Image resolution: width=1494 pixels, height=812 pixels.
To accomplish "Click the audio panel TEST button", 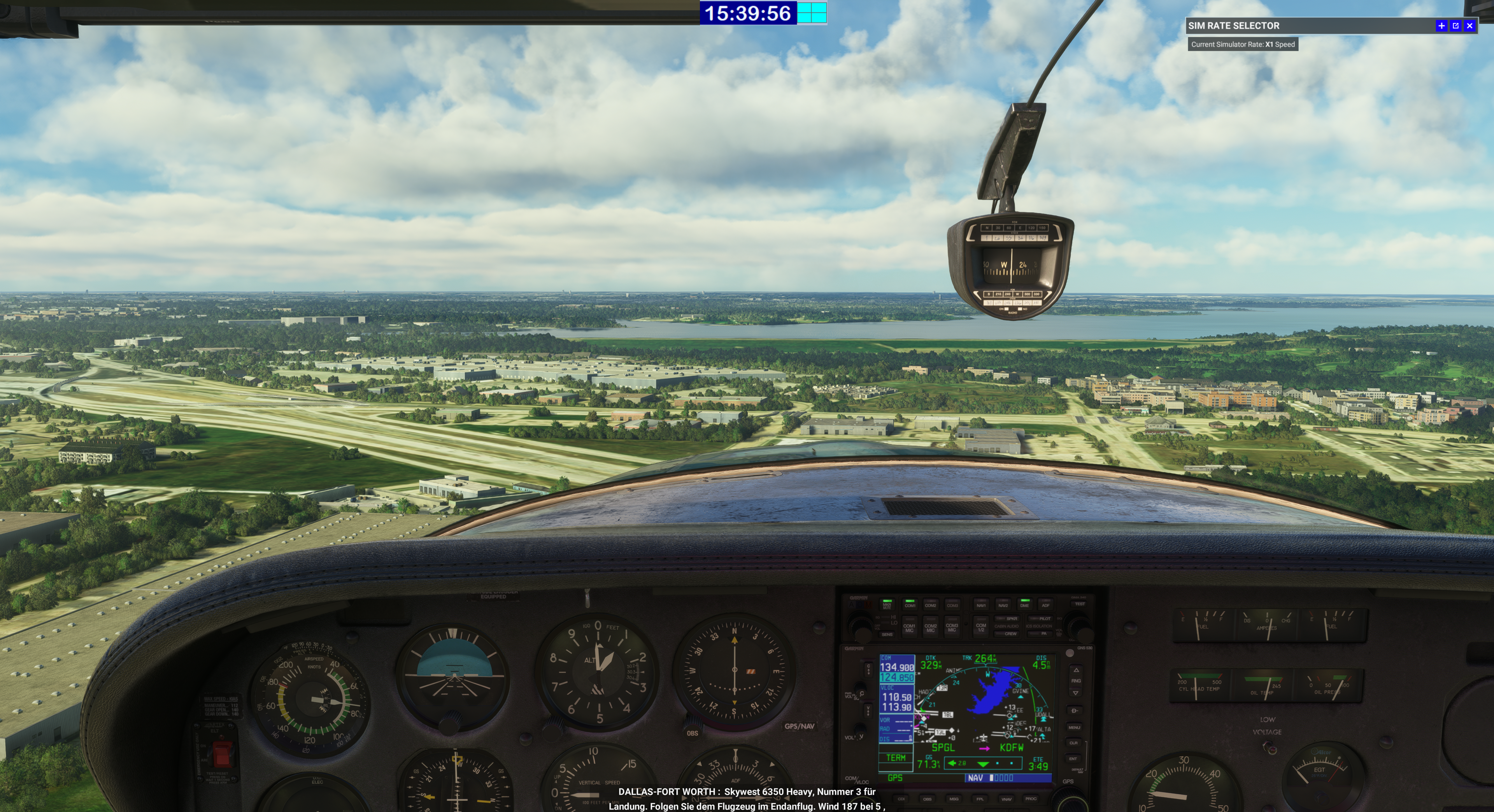I will [1079, 604].
